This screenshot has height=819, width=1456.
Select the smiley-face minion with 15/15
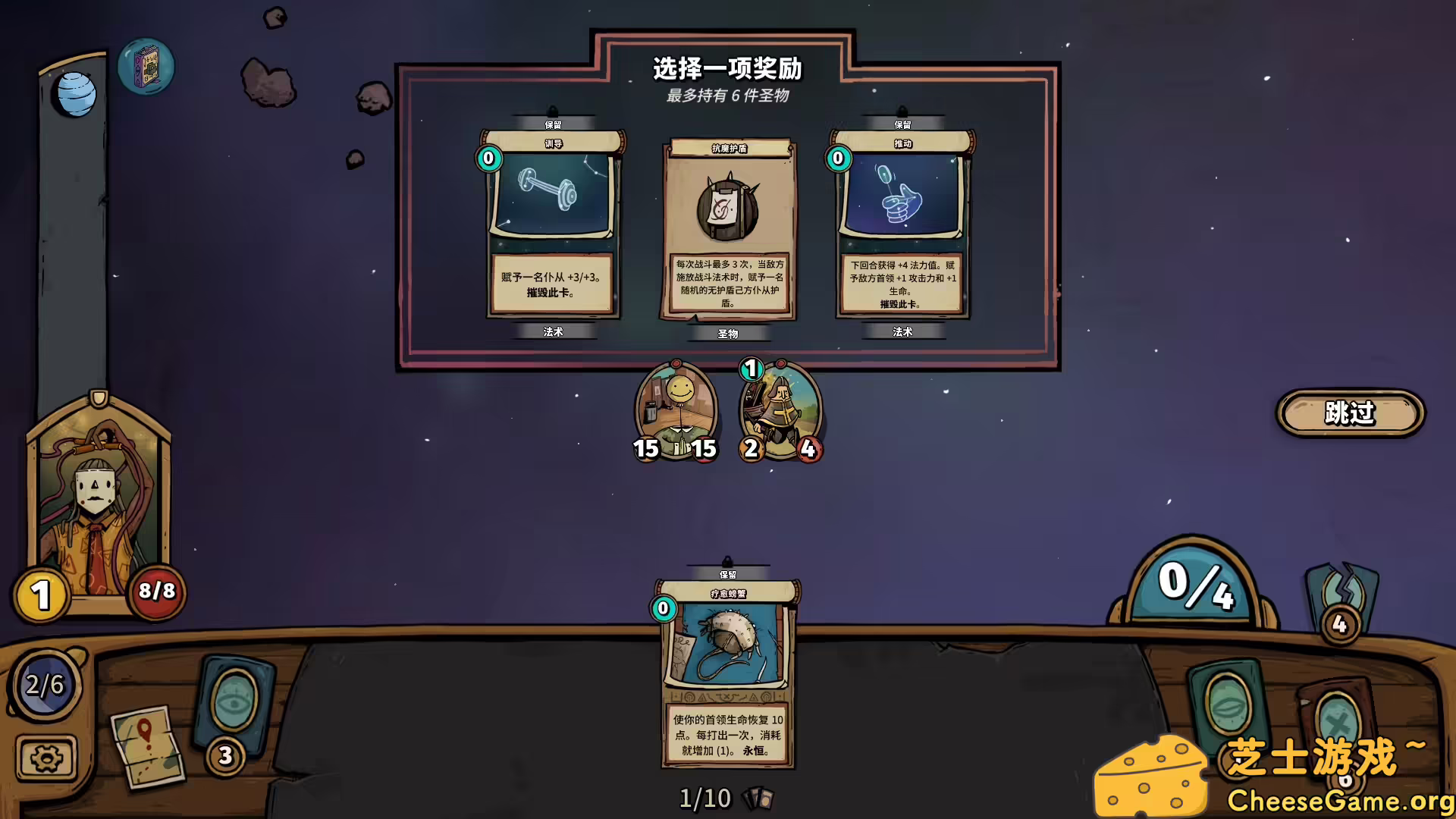[676, 411]
